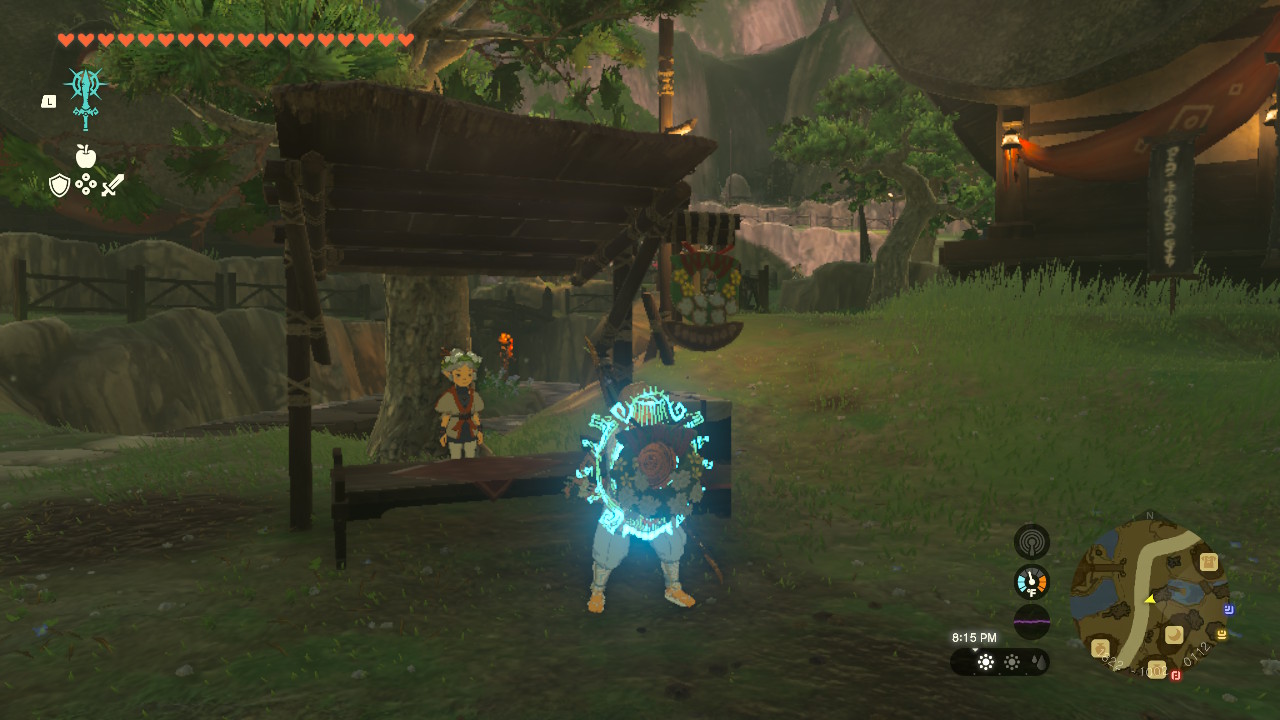The width and height of the screenshot is (1280, 720).
Task: Toggle the Fahrenheit temperature gauge
Action: click(x=1030, y=581)
